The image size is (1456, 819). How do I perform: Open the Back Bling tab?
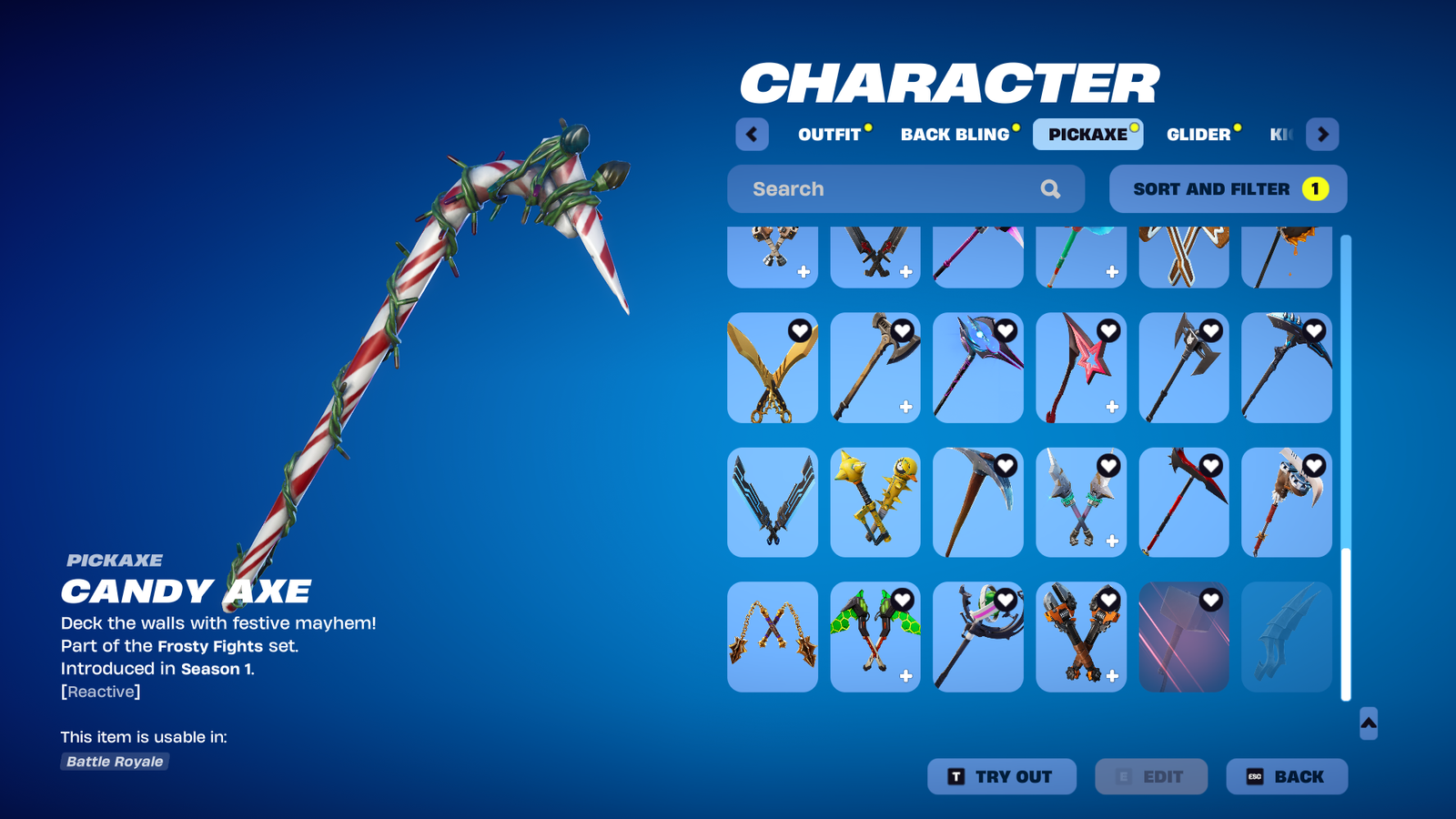(955, 135)
